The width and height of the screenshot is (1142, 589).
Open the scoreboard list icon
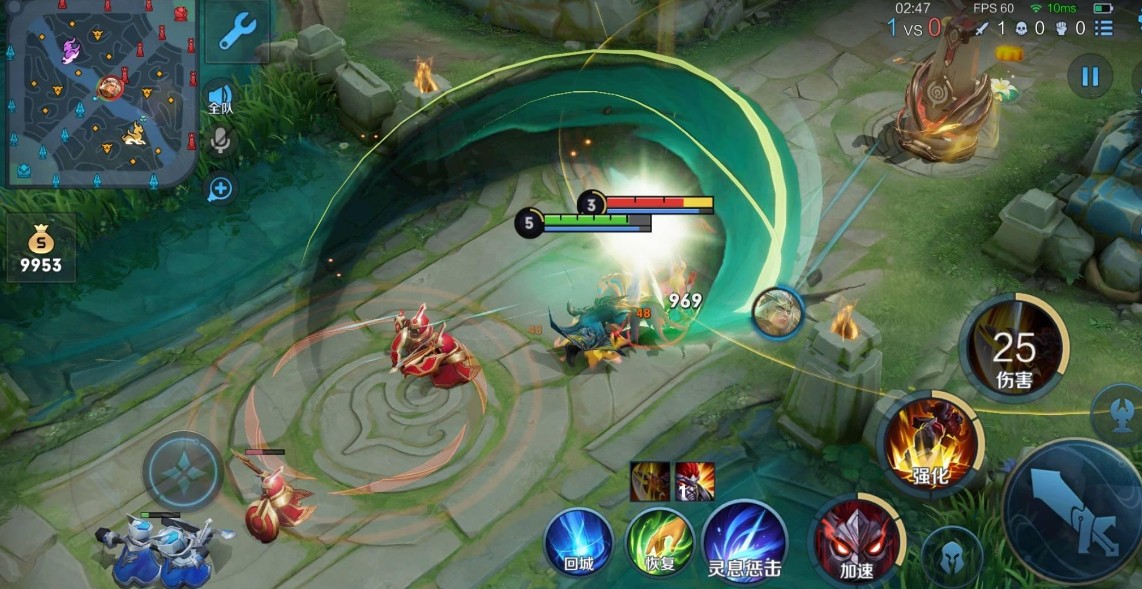(x=1103, y=28)
